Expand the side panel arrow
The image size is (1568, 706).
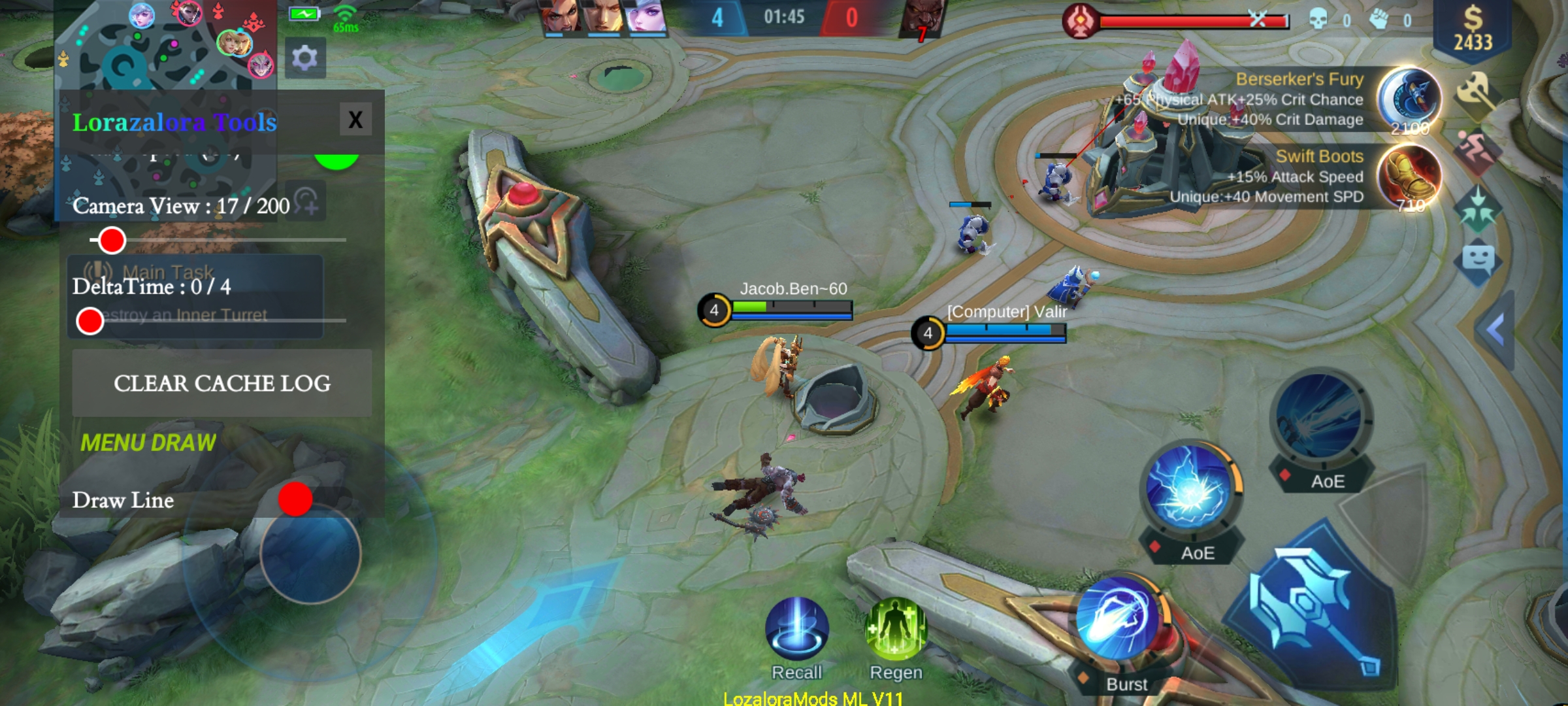click(x=1496, y=329)
